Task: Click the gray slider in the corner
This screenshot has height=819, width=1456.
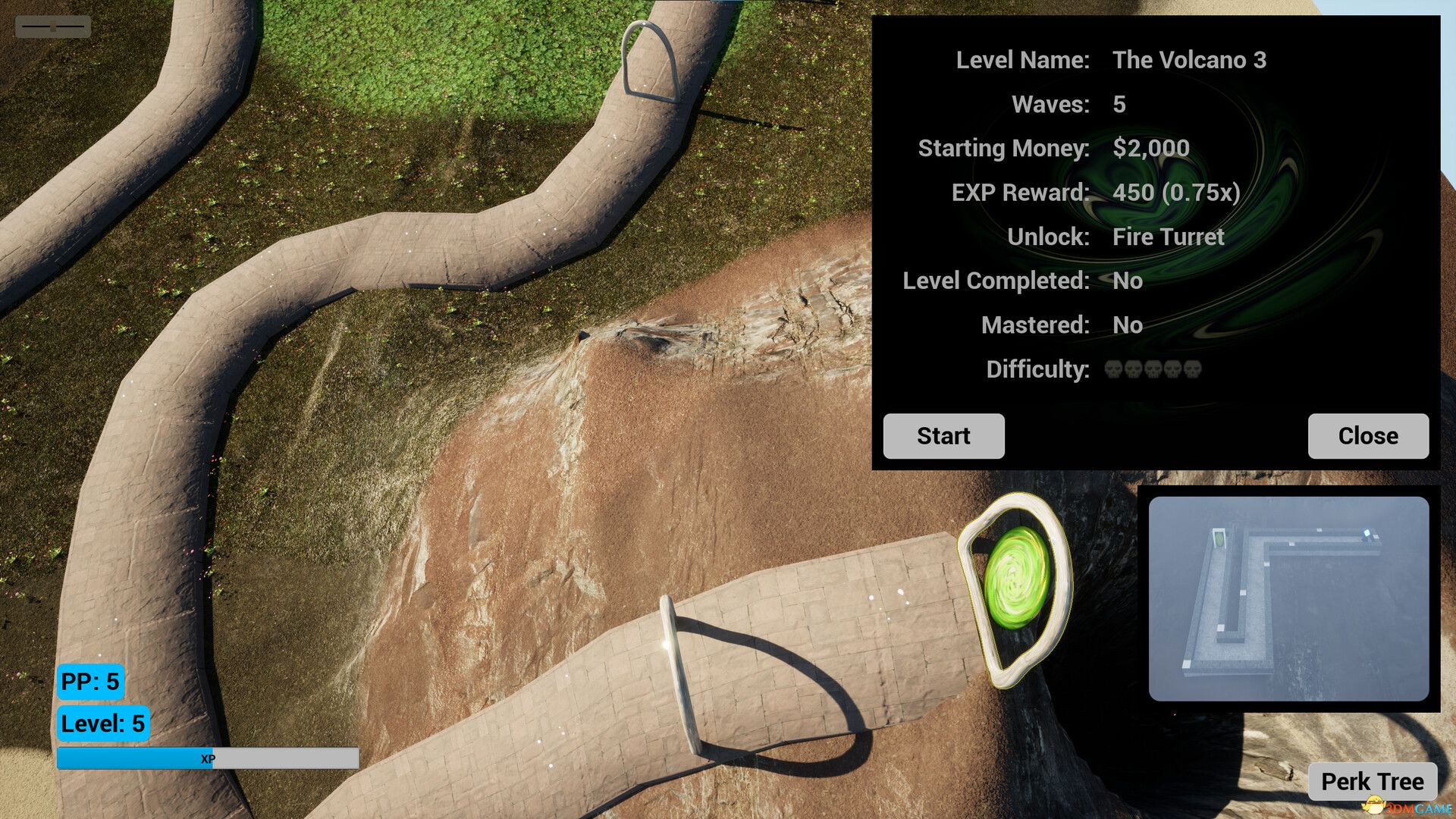Action: (53, 27)
